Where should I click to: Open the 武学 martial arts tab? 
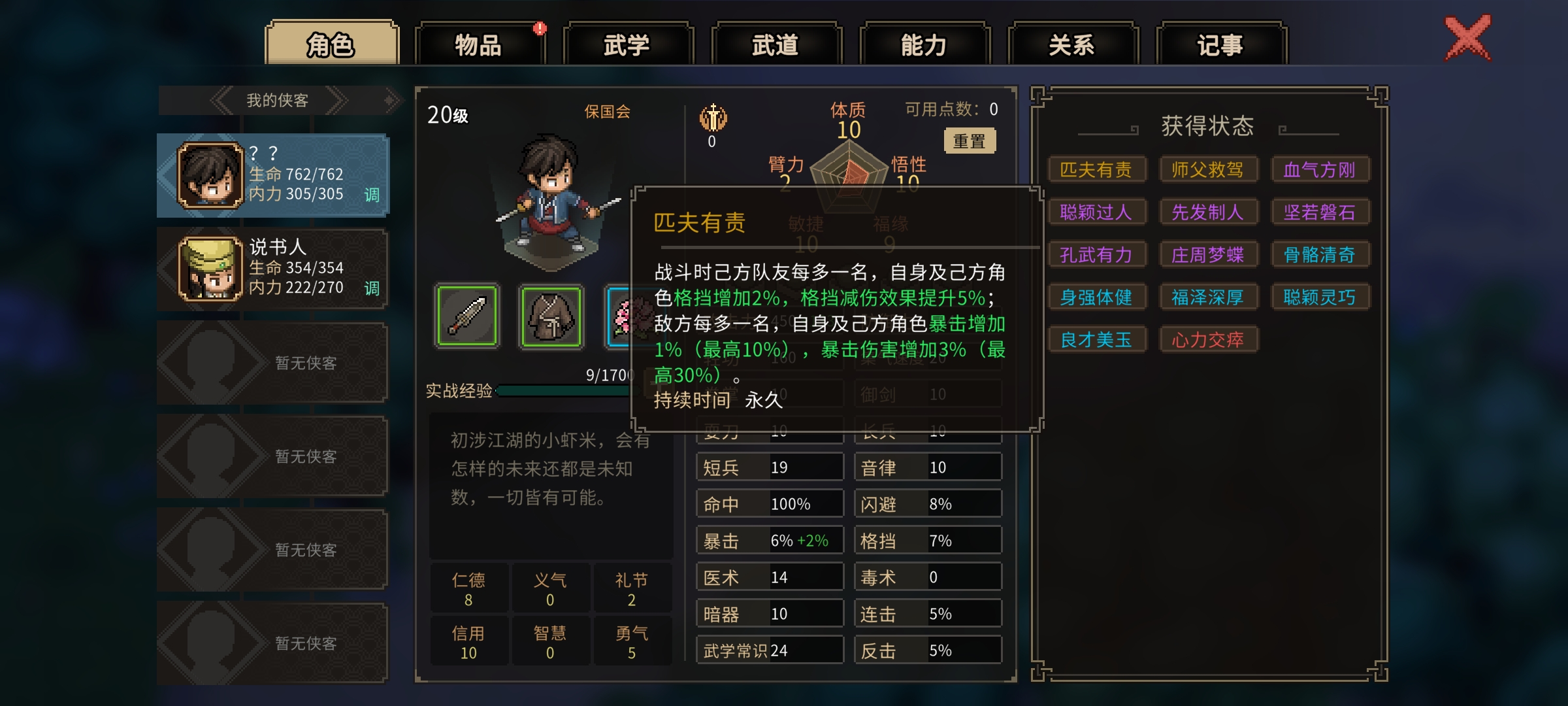pyautogui.click(x=627, y=44)
